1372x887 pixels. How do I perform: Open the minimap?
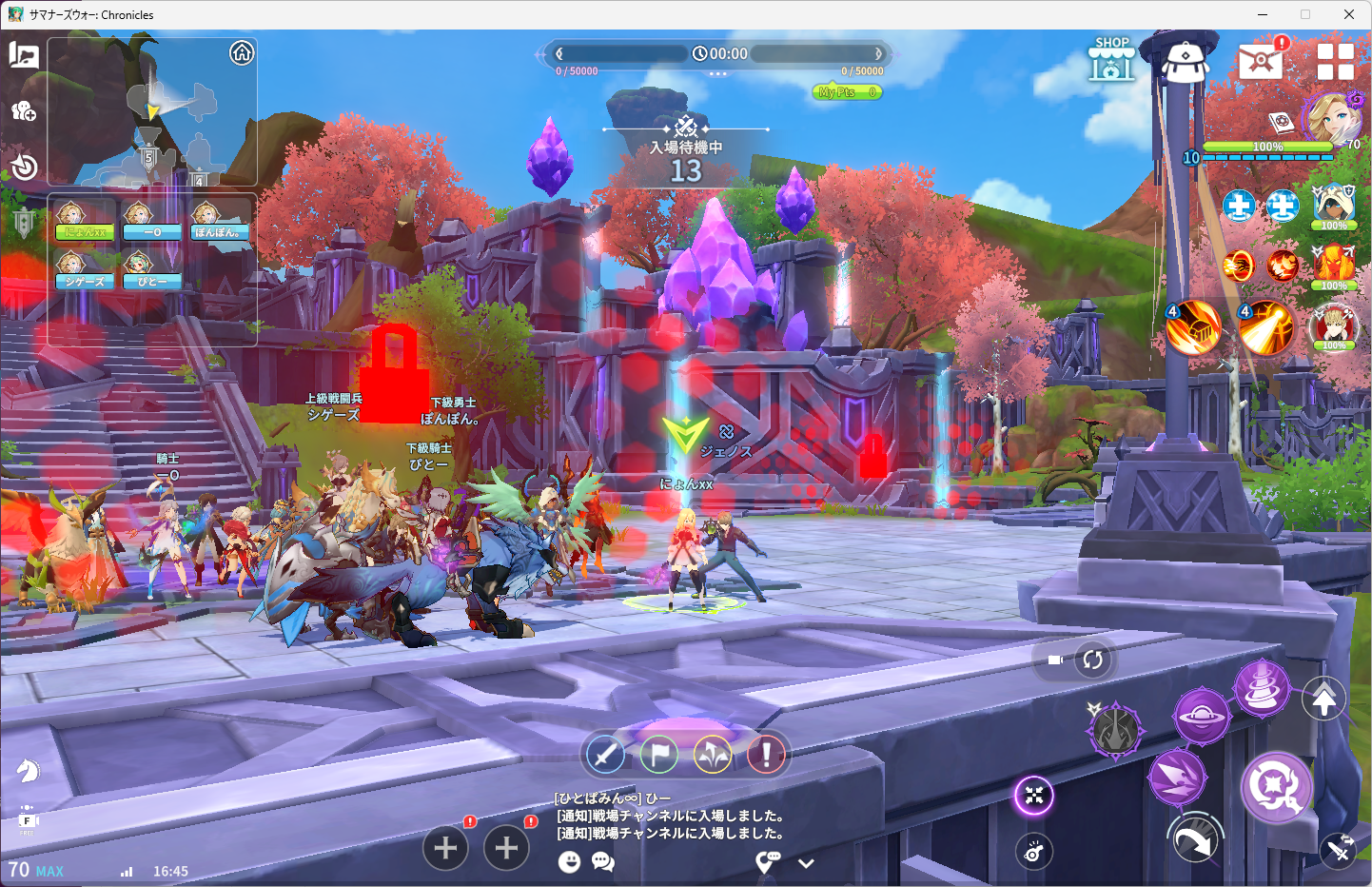click(x=152, y=111)
